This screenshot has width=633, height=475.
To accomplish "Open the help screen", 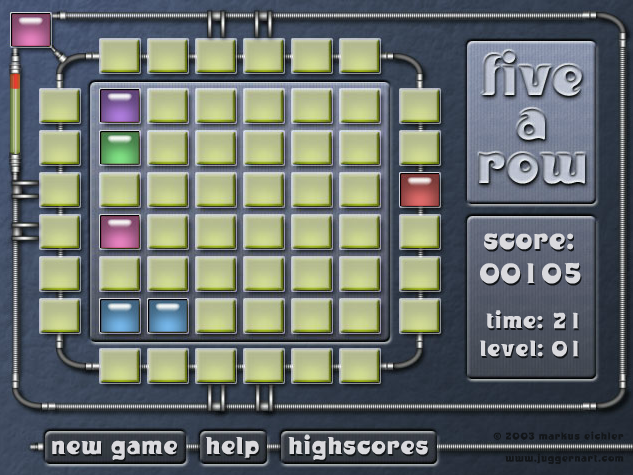I will point(233,446).
